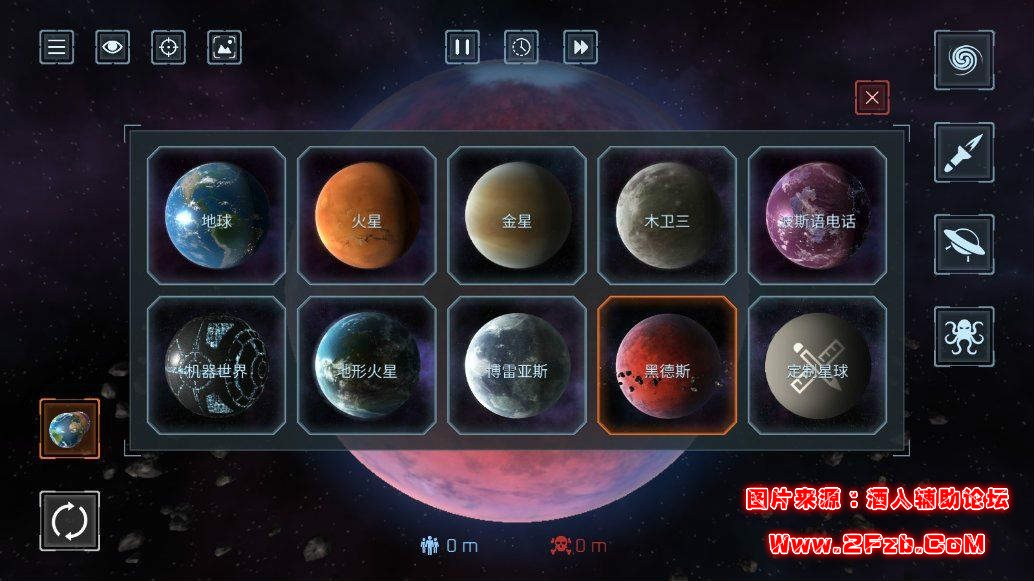
Task: Click the clock time button
Action: coord(521,47)
